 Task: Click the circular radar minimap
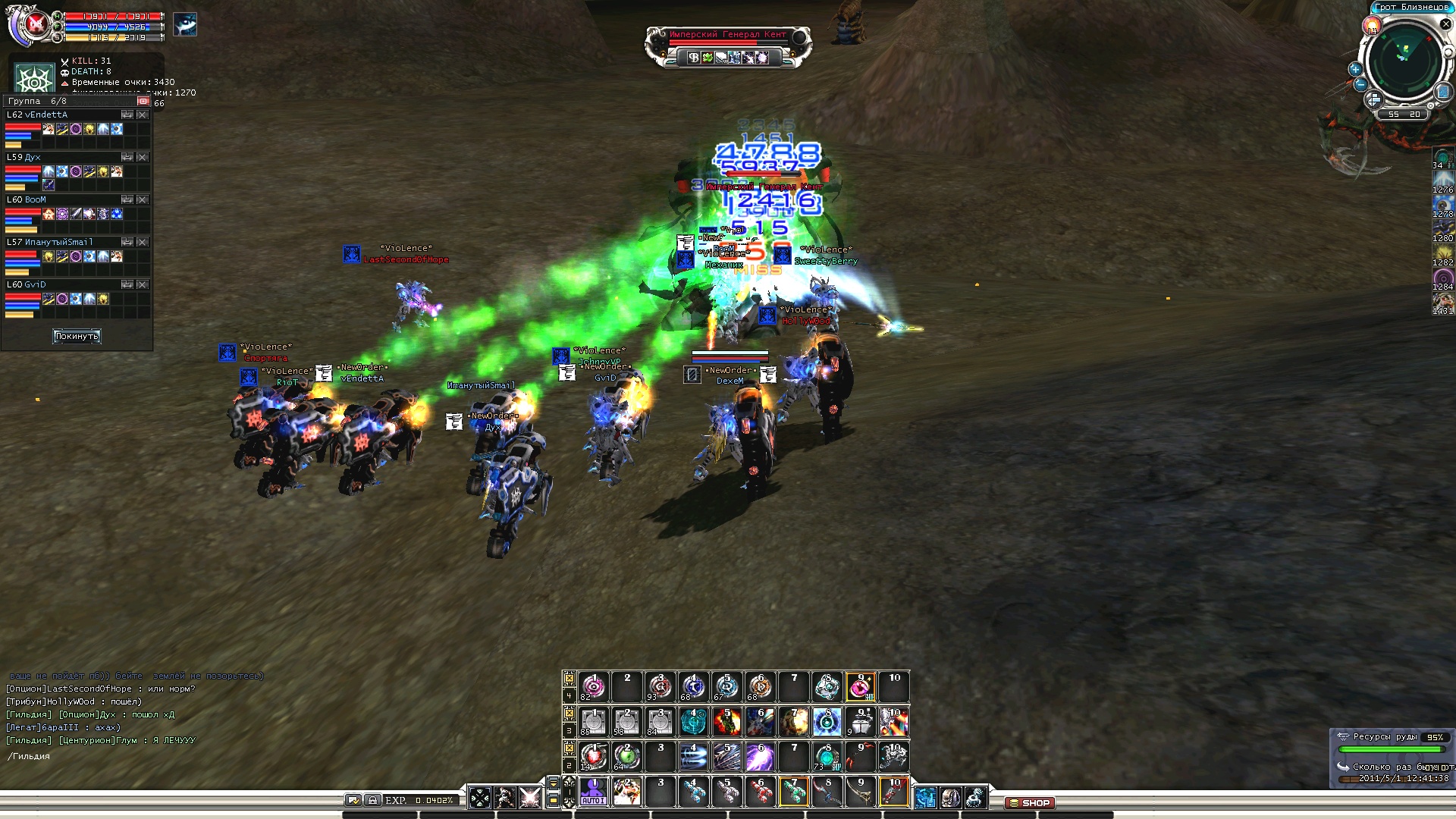(x=1404, y=62)
